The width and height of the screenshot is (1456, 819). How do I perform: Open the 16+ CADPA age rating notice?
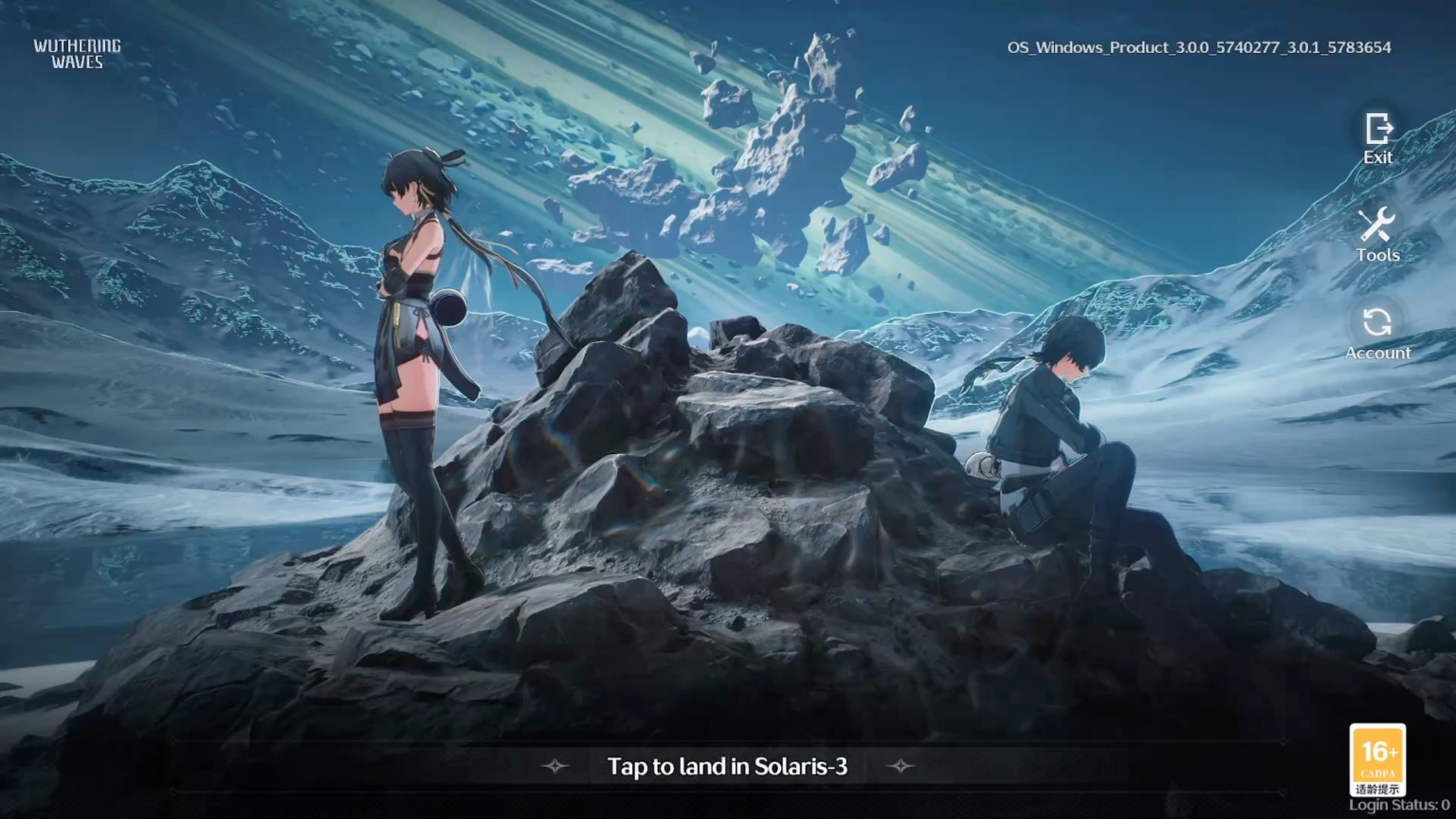point(1377,759)
